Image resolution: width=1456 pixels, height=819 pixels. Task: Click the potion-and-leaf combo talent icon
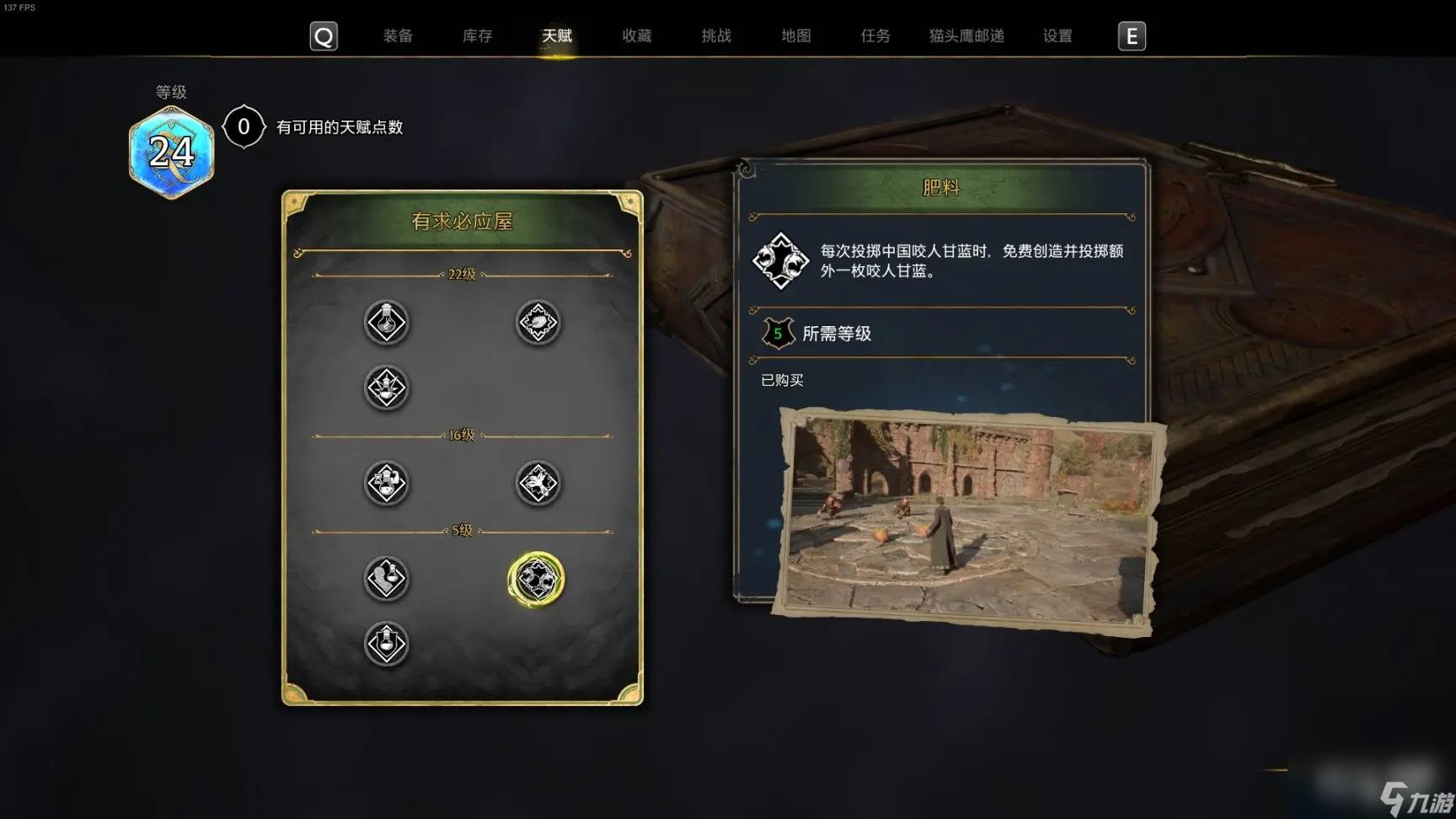tap(387, 389)
